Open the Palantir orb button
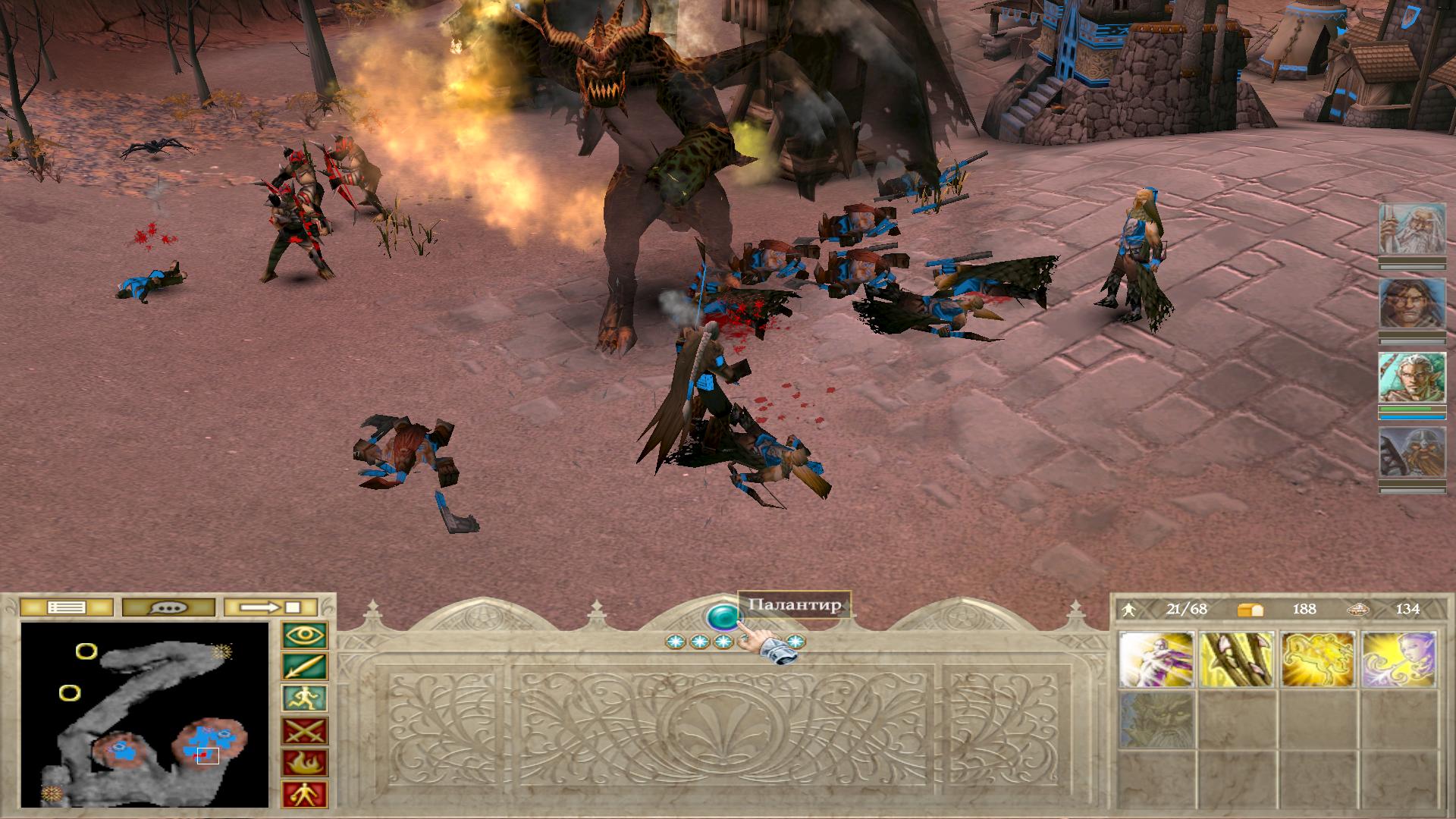 (x=723, y=617)
